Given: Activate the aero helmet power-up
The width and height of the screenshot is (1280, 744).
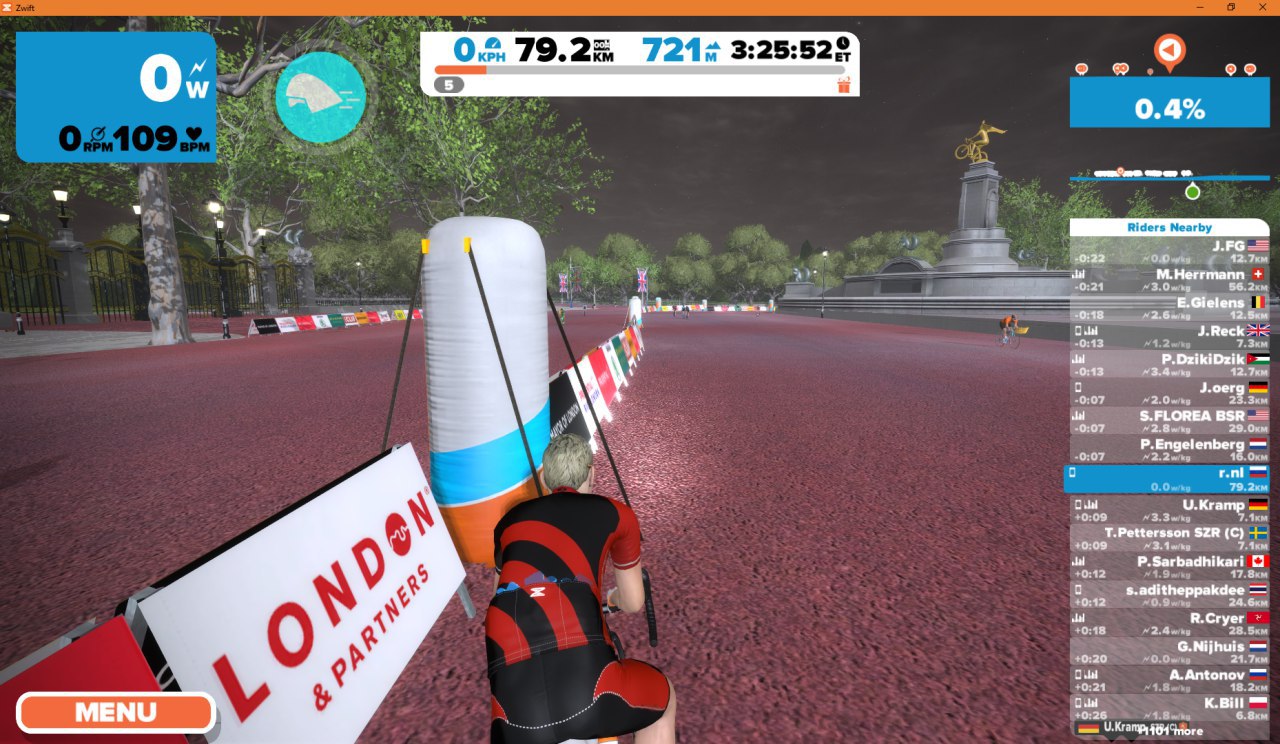Looking at the screenshot, I should click(320, 97).
